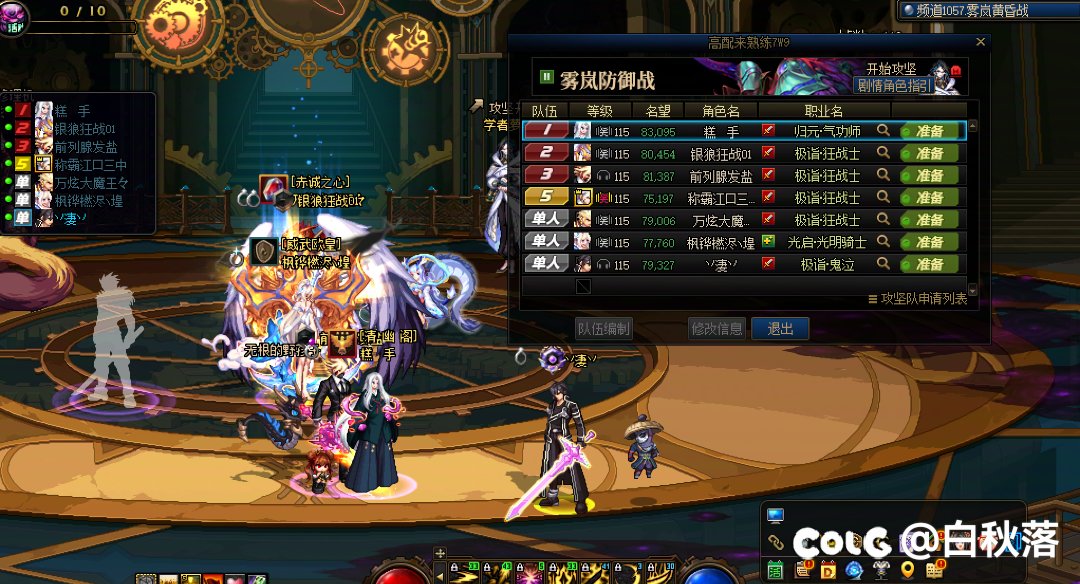The height and width of the screenshot is (584, 1080).
Task: Close the raid party window
Action: pyautogui.click(x=980, y=43)
